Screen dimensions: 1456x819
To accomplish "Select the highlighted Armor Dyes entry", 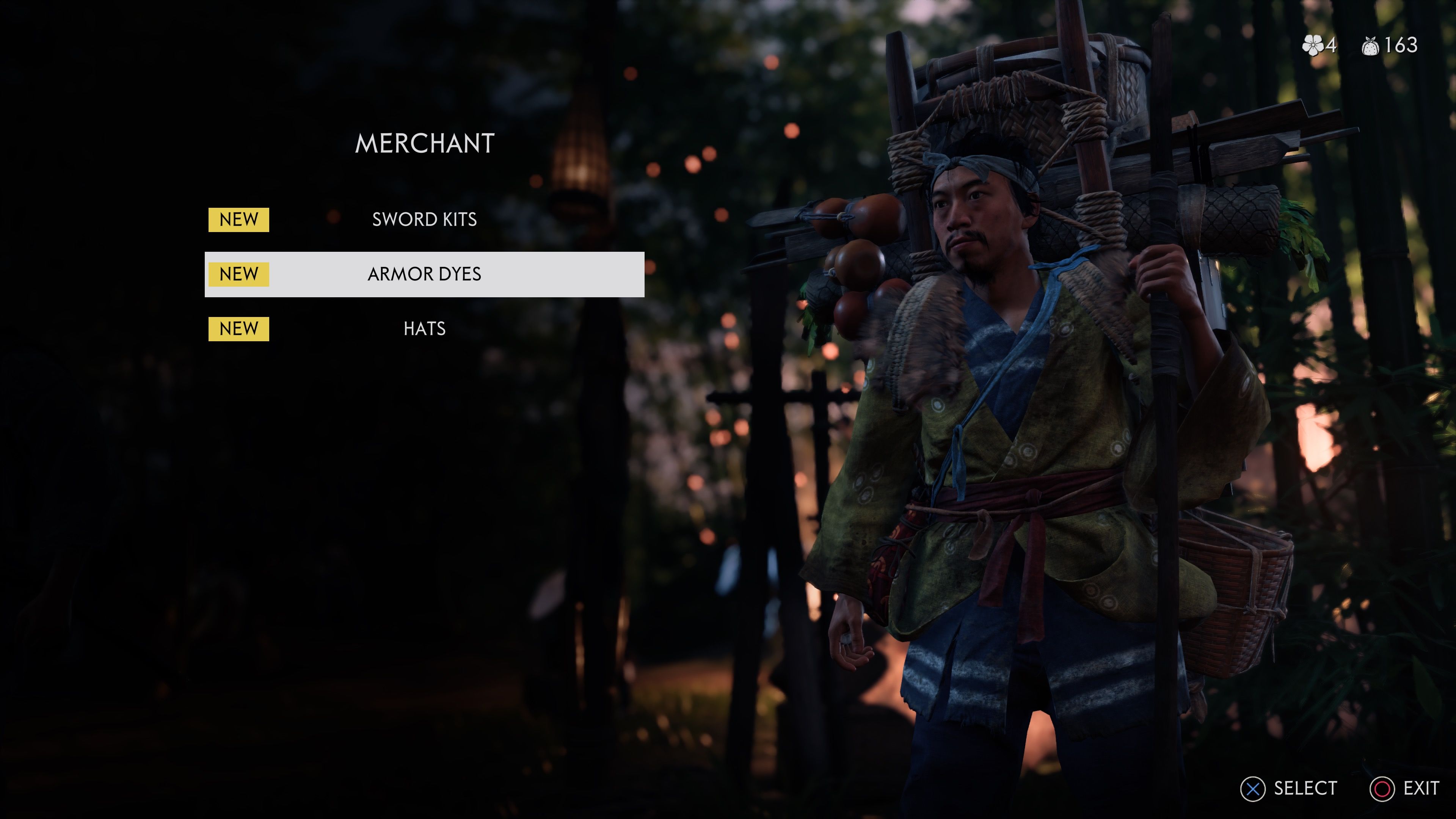I will pos(424,274).
